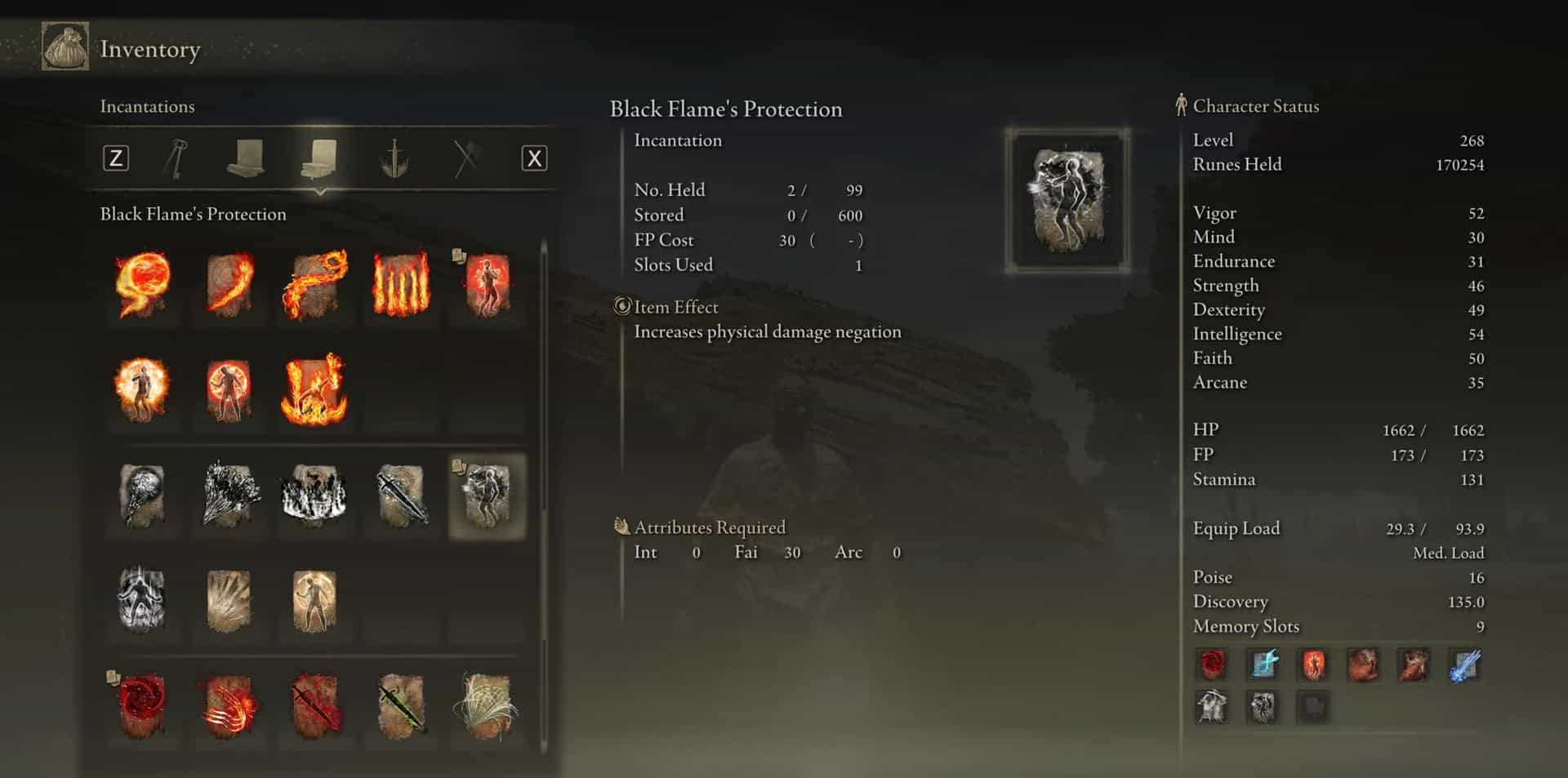Select the white strands incantation
This screenshot has width=1568, height=778.
coord(487,706)
